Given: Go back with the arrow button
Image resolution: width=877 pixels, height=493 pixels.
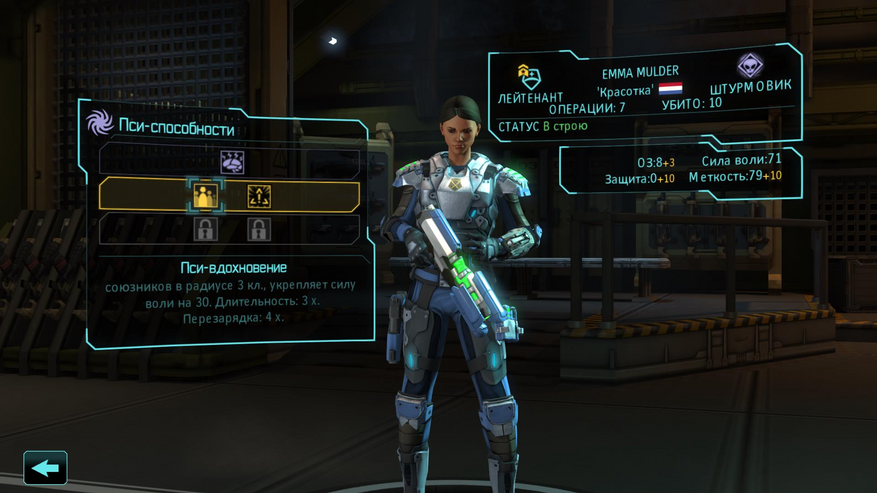Looking at the screenshot, I should coord(45,468).
